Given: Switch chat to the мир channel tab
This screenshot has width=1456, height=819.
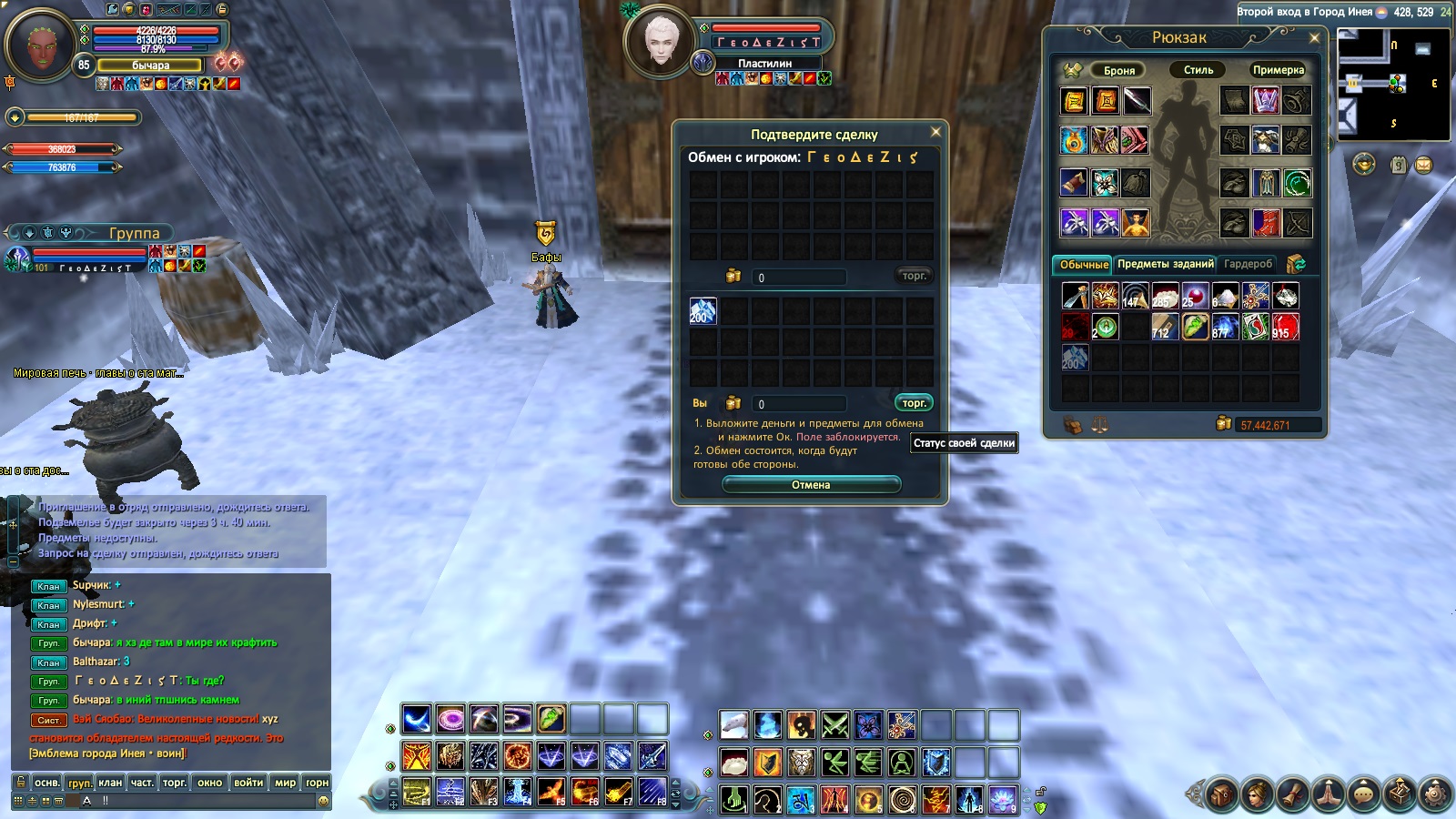Looking at the screenshot, I should [x=285, y=783].
